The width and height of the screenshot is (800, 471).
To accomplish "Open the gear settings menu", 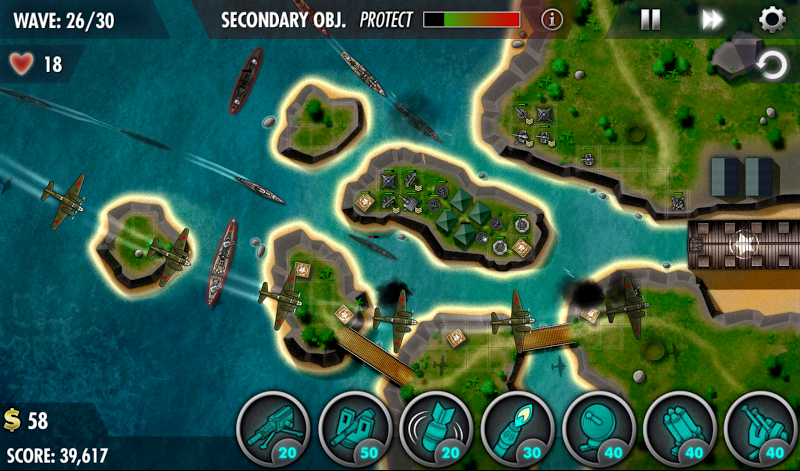I will [x=771, y=19].
